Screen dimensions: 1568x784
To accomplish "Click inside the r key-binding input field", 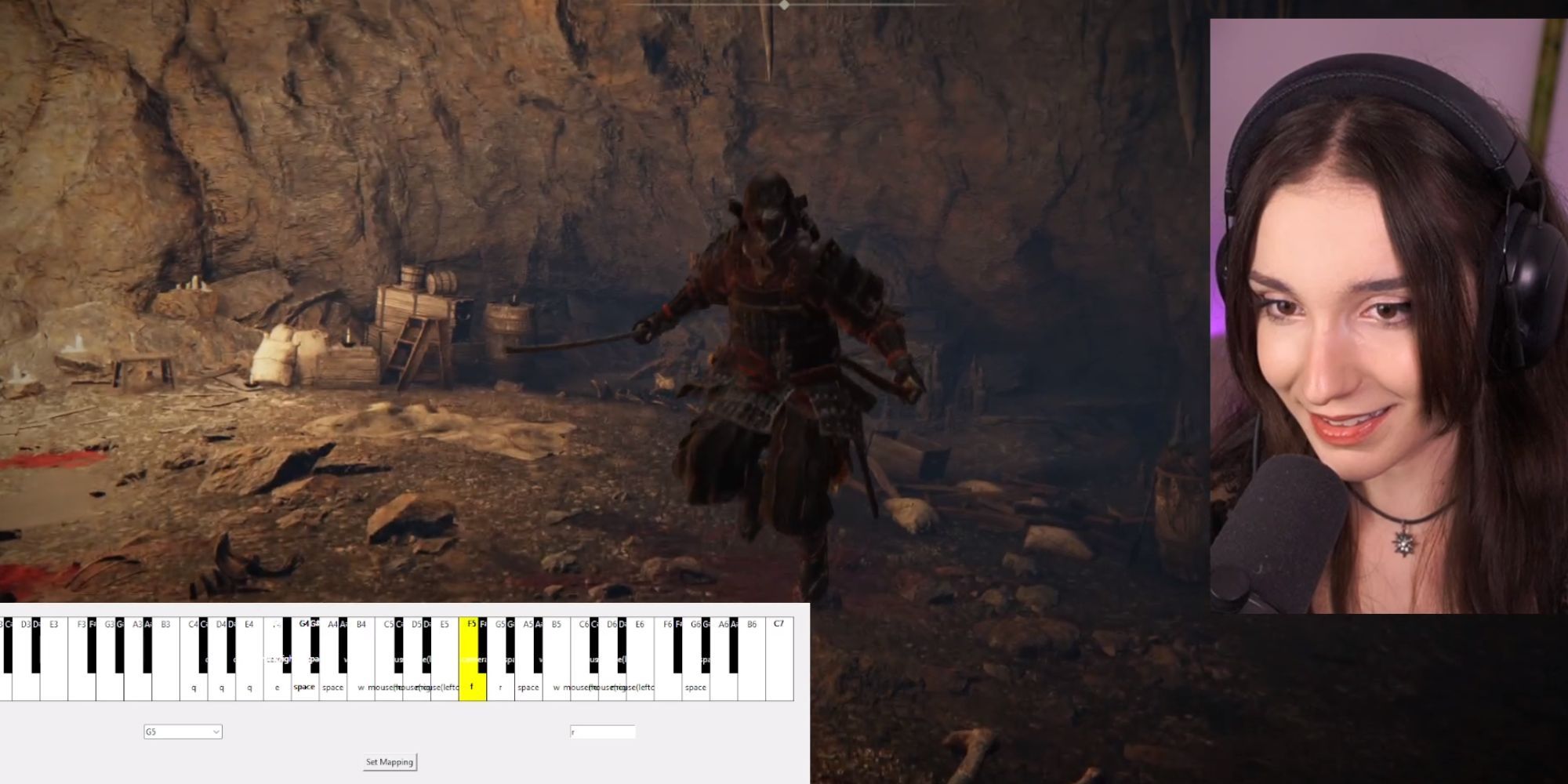I will pyautogui.click(x=602, y=731).
